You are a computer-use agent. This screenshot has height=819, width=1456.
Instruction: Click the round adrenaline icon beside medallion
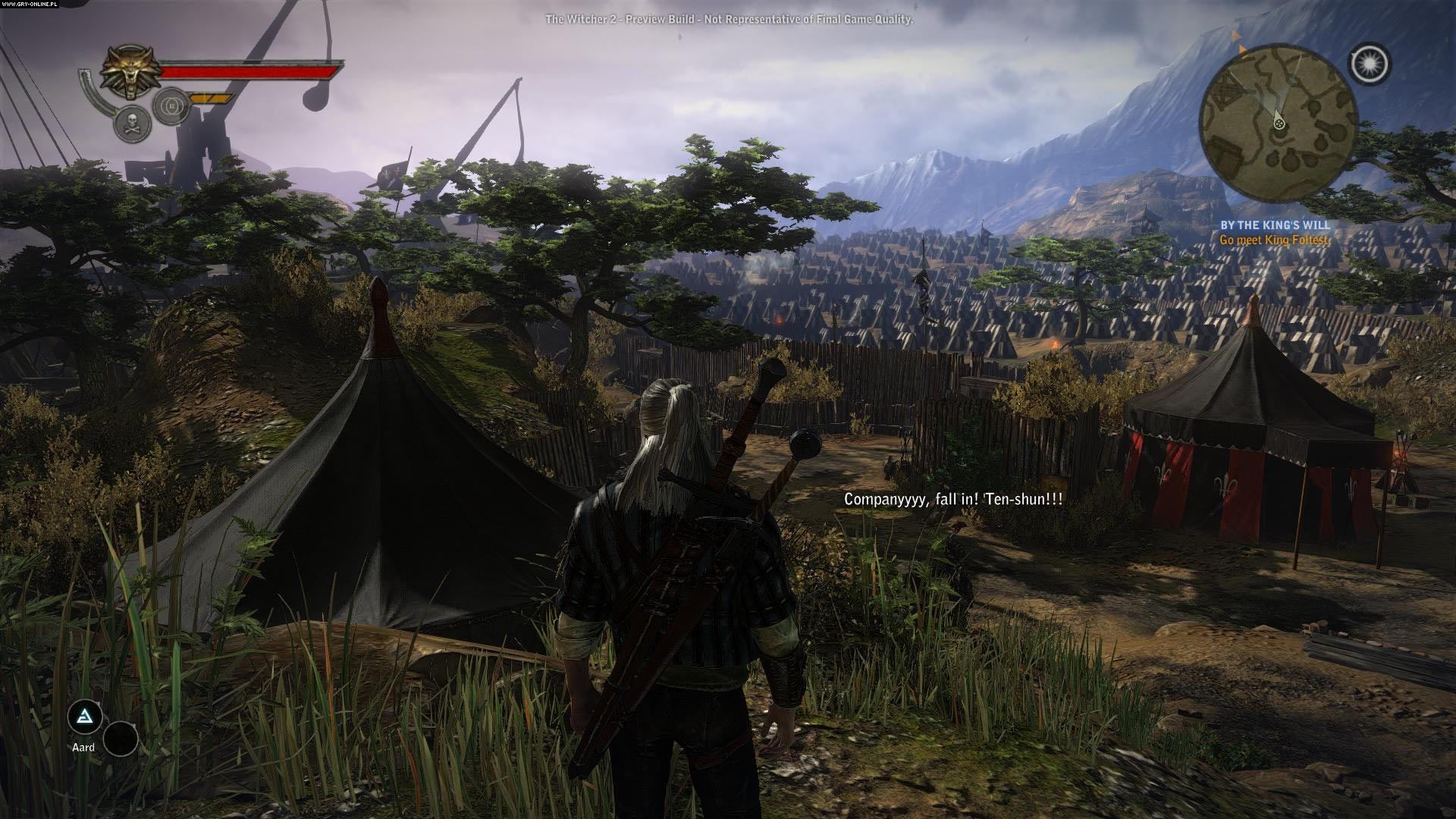tap(171, 107)
